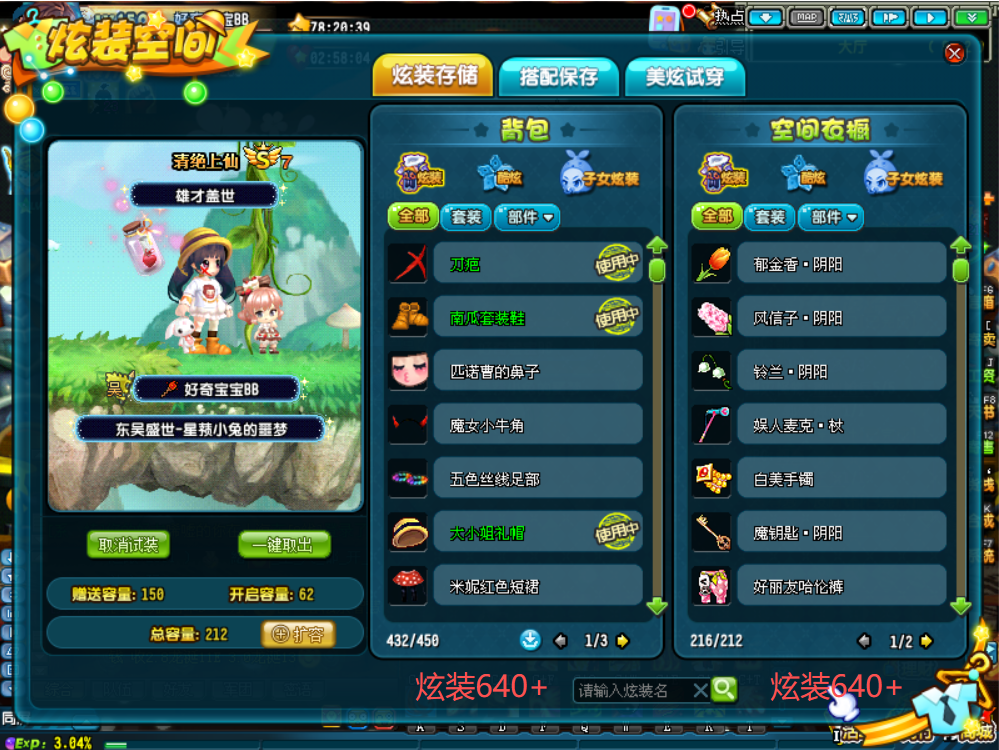Select the 炫装存储 tab
The image size is (999, 750).
click(x=433, y=76)
